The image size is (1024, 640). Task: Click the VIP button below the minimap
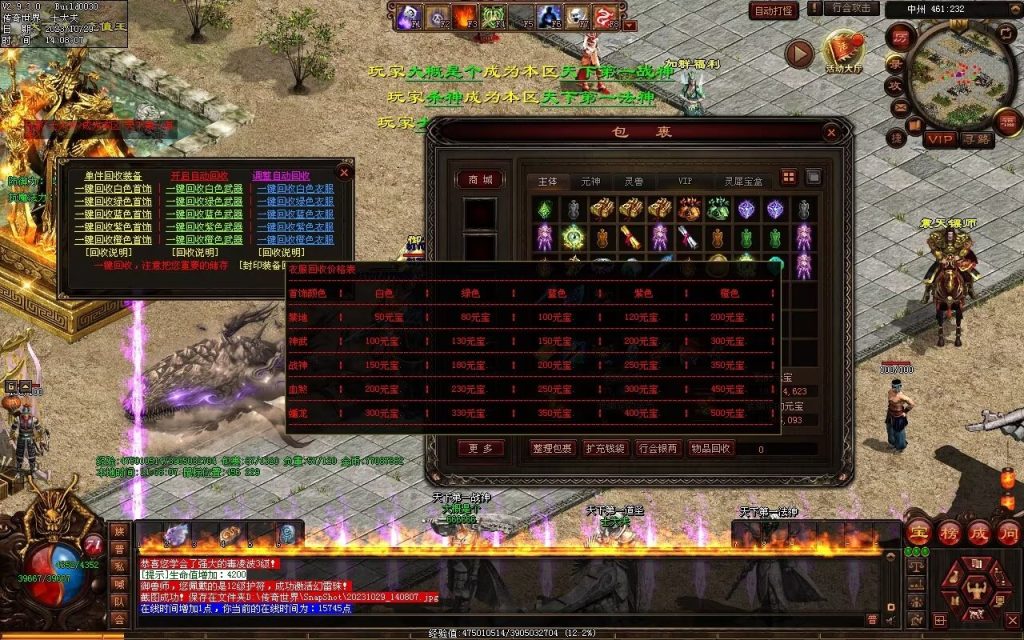(x=938, y=139)
